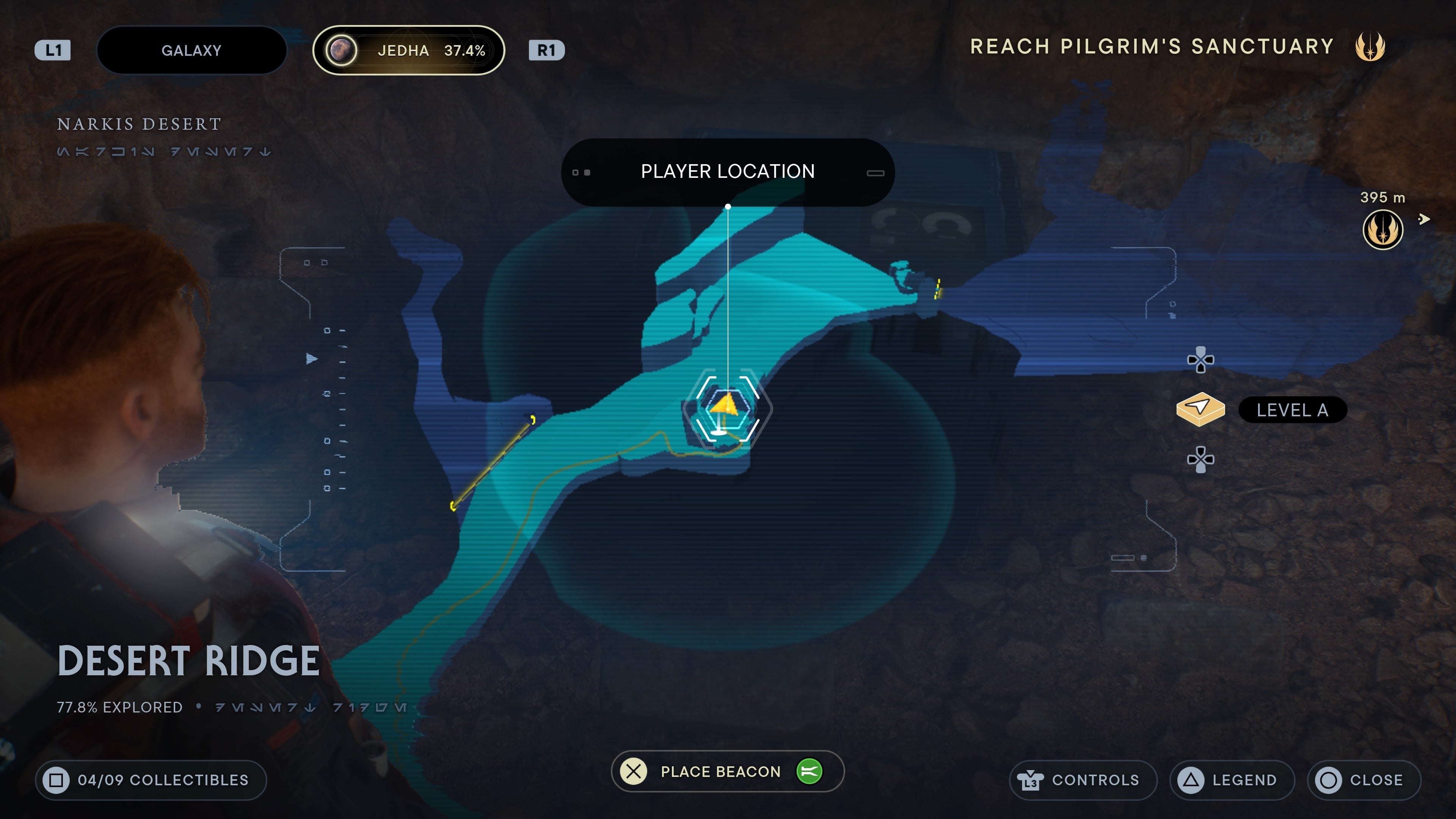Show the map Controls

click(x=1083, y=780)
